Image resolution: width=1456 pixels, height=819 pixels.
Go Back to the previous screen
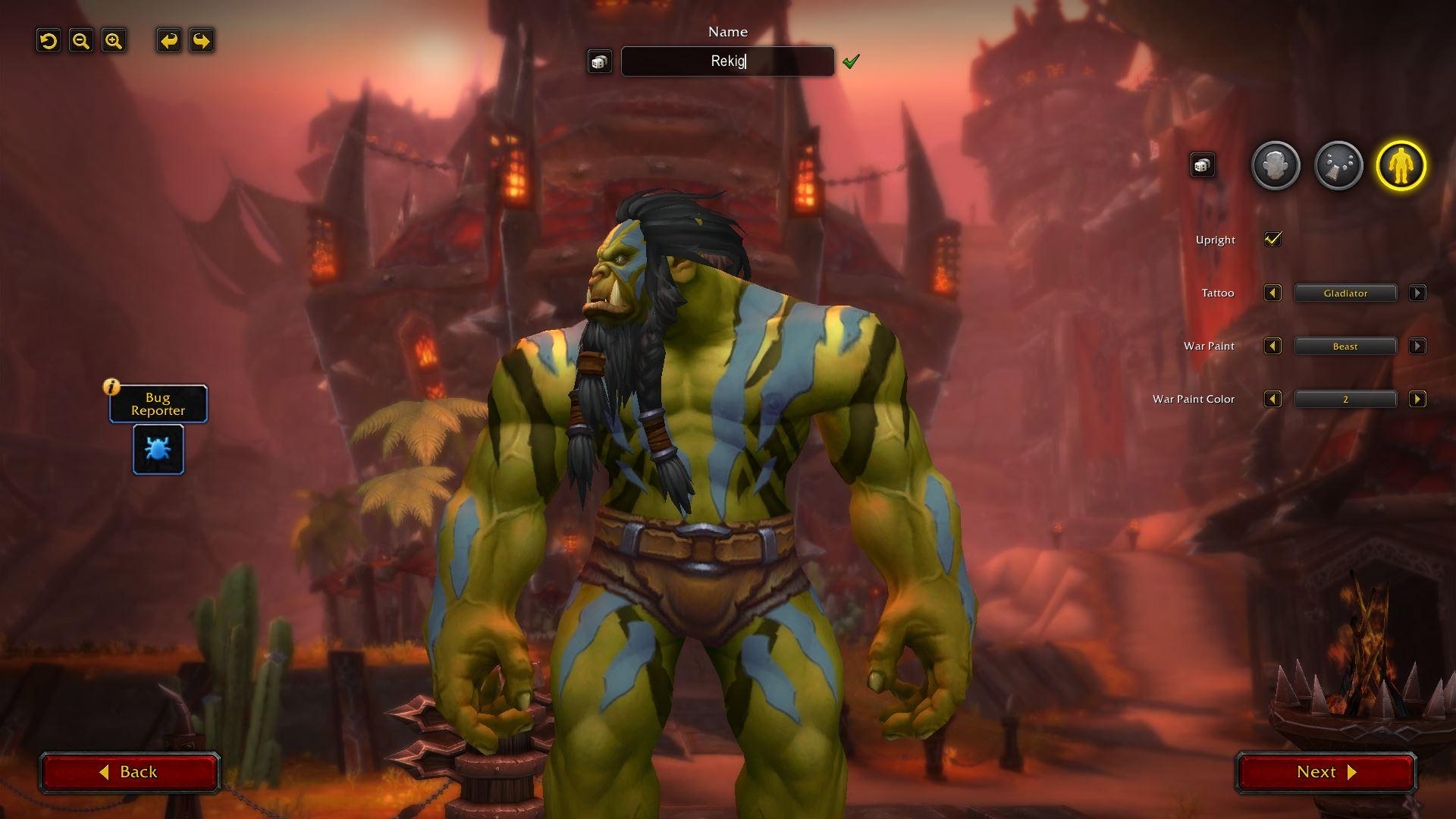coord(130,772)
